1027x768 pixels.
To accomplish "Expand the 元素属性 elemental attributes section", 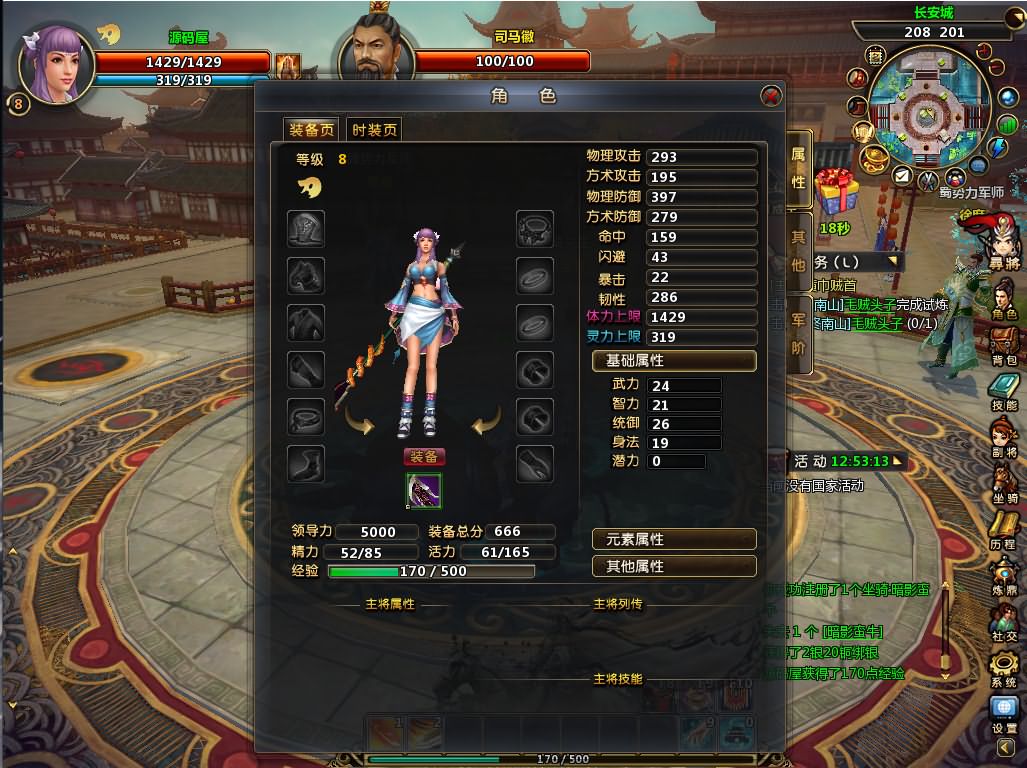I will pyautogui.click(x=674, y=539).
